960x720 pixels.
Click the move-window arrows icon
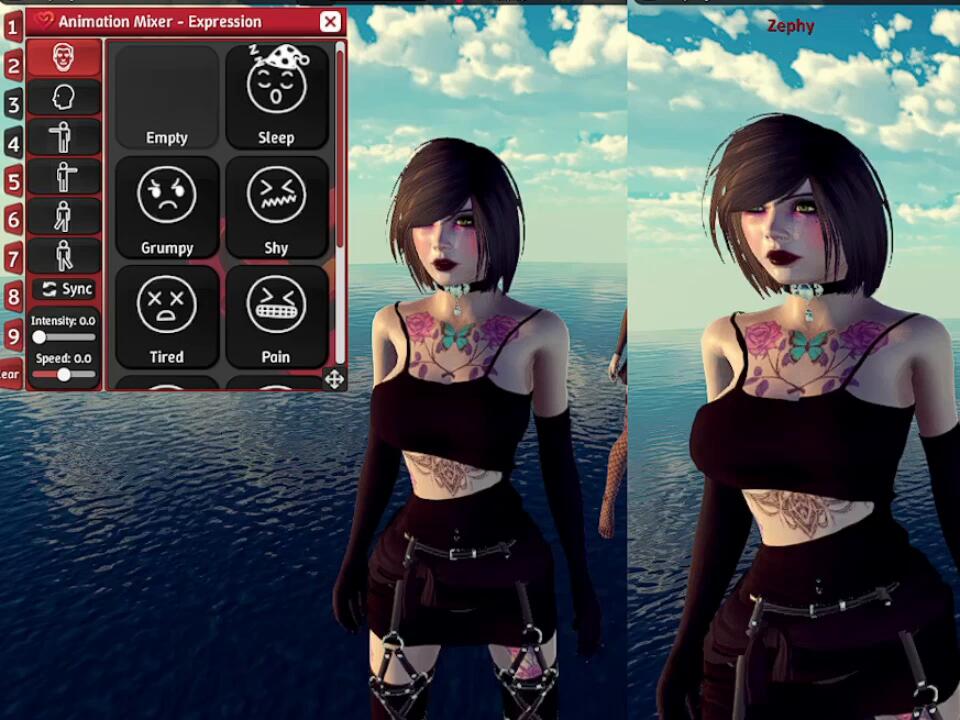tap(334, 378)
